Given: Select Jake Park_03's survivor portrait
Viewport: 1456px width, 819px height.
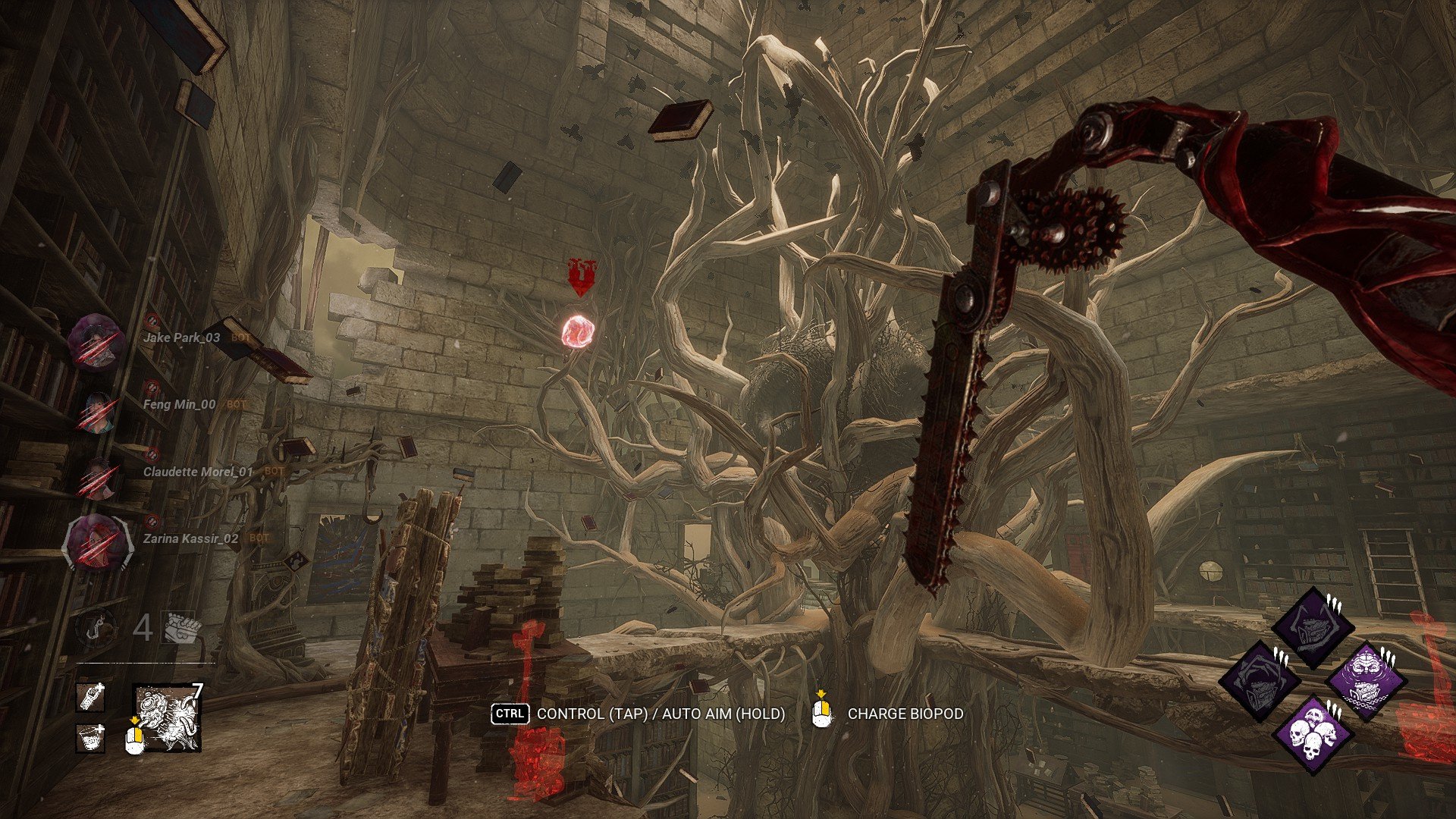Looking at the screenshot, I should (96, 341).
